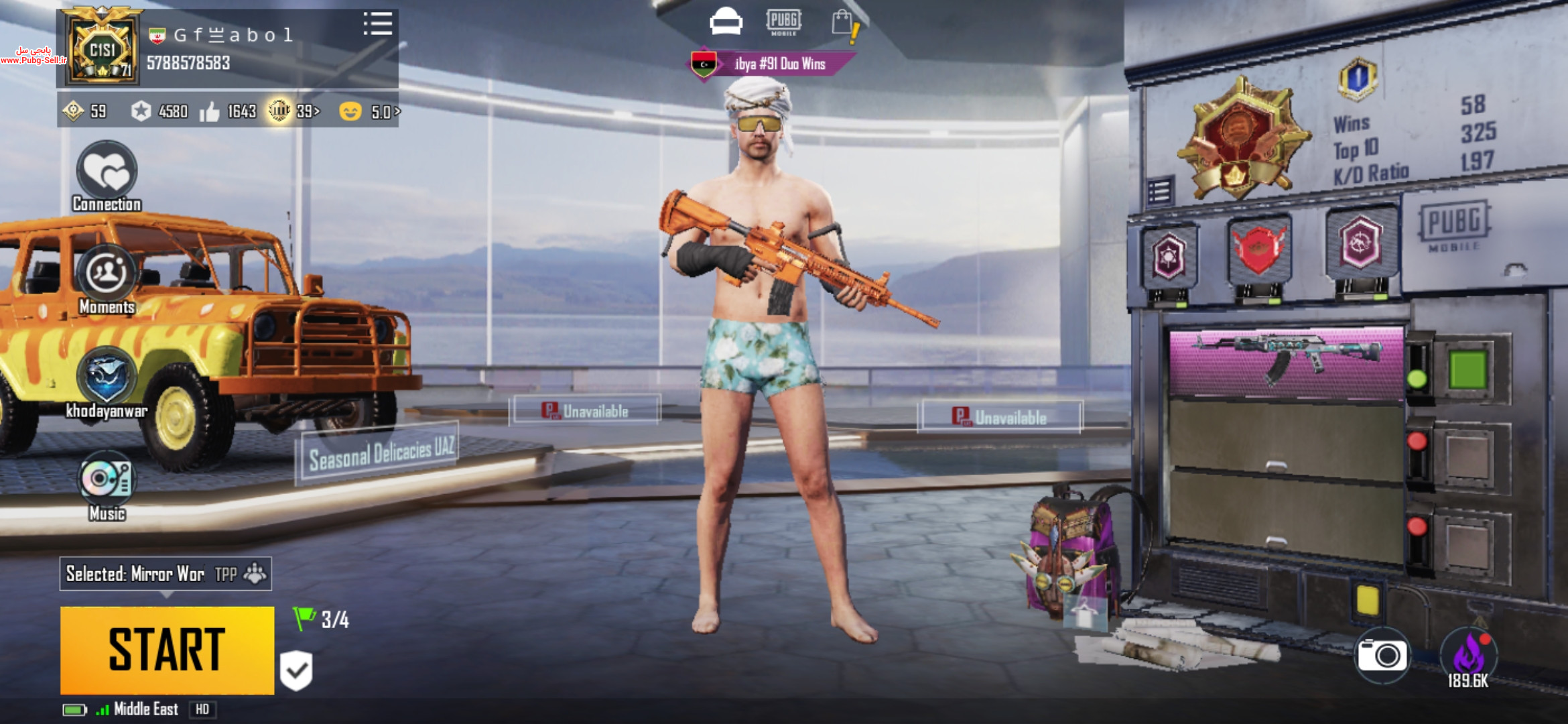Select the pink AKM weapon showcase slot

(1285, 363)
